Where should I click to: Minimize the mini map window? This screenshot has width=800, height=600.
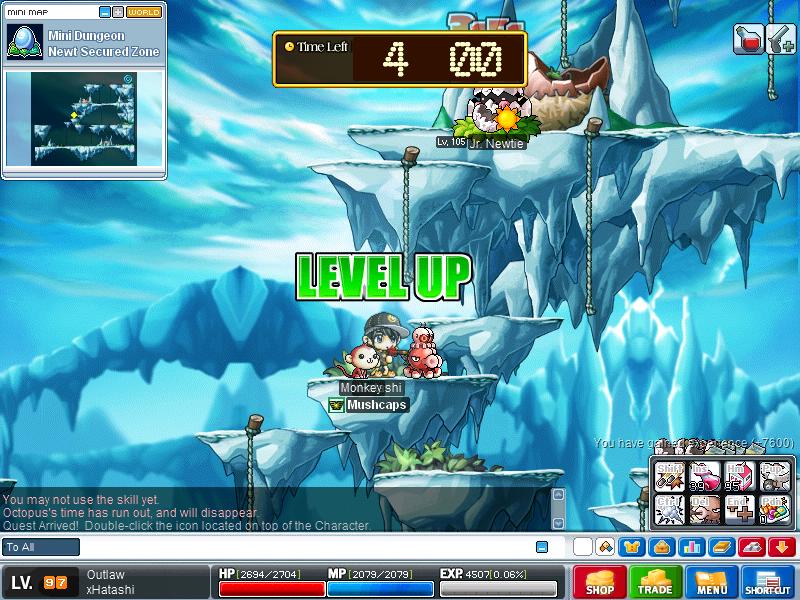point(105,12)
